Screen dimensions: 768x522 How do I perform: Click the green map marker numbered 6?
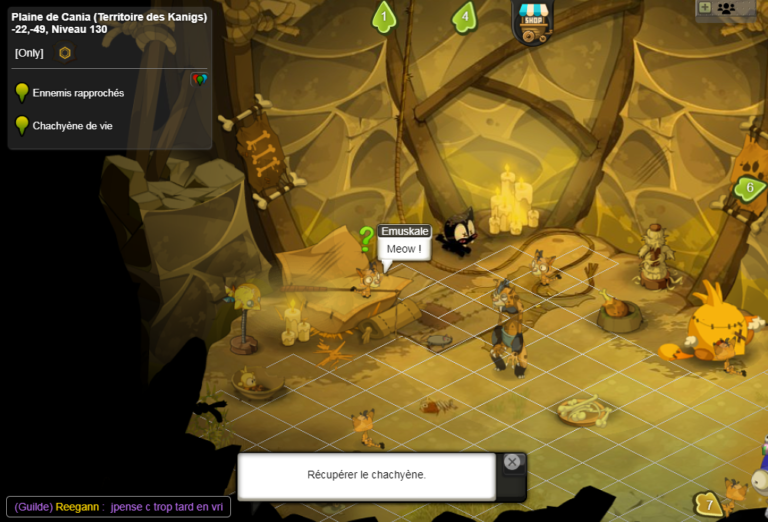(x=749, y=187)
